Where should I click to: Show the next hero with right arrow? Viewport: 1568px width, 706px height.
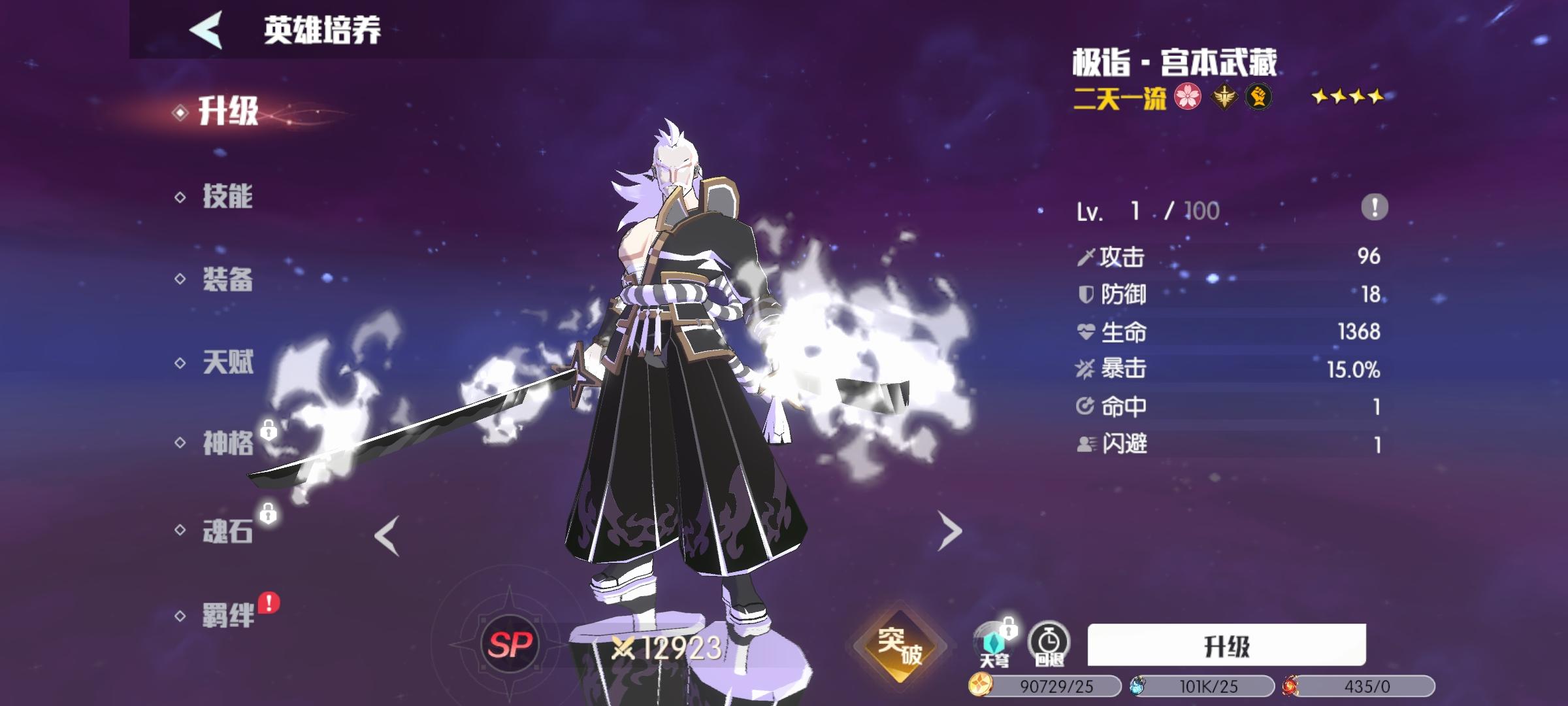tap(949, 531)
